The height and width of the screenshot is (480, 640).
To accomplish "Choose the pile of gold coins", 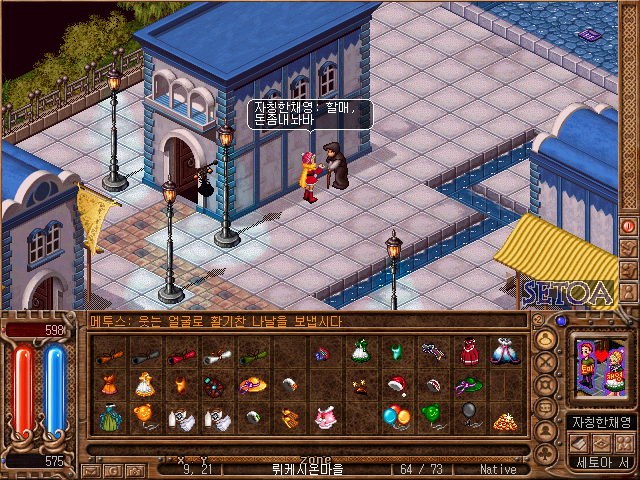I will click(503, 419).
